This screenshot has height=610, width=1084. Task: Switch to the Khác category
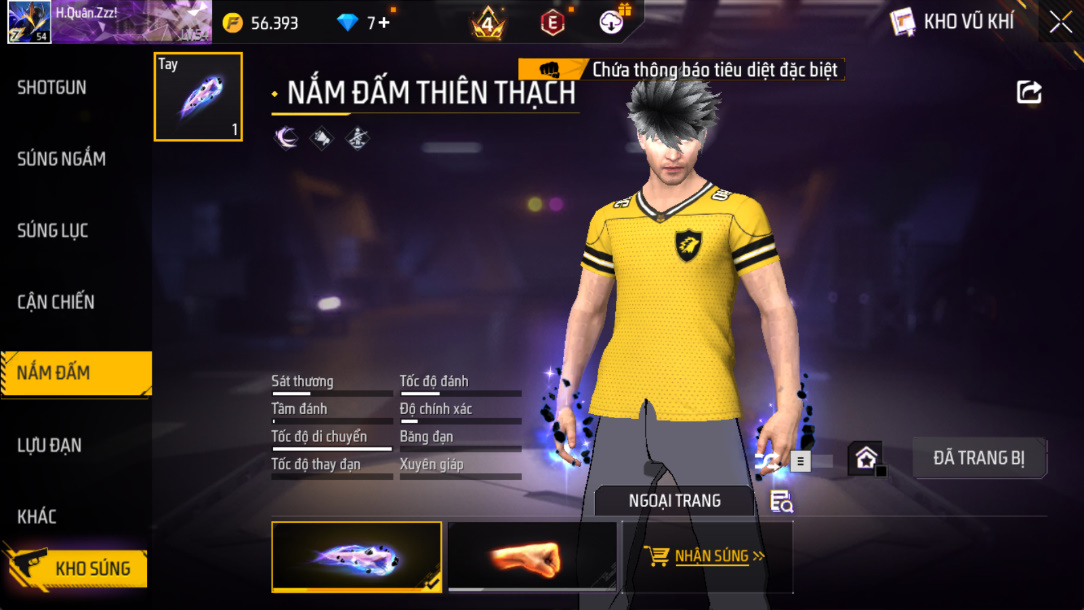coord(37,517)
